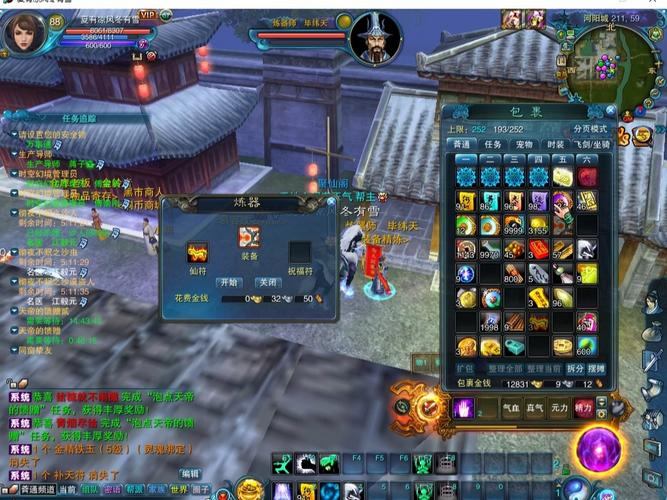
Task: Select the 装备 equipment slot
Action: (x=249, y=239)
